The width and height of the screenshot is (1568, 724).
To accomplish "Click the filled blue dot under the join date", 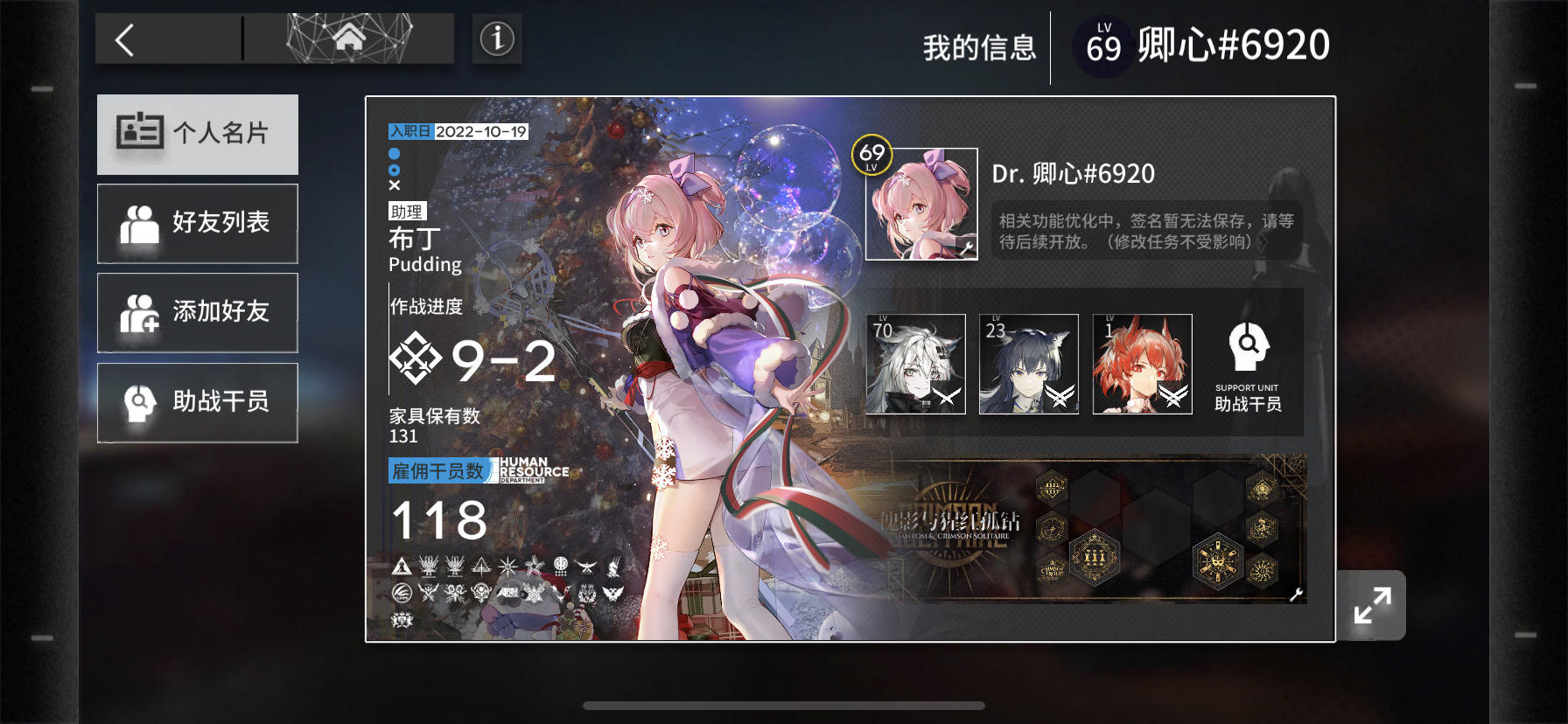I will click(395, 153).
